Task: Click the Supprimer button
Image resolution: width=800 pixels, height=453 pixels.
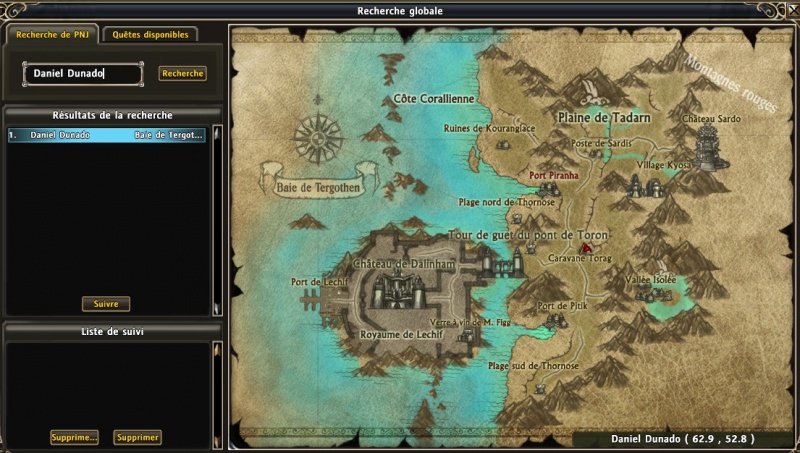Action: [x=137, y=437]
